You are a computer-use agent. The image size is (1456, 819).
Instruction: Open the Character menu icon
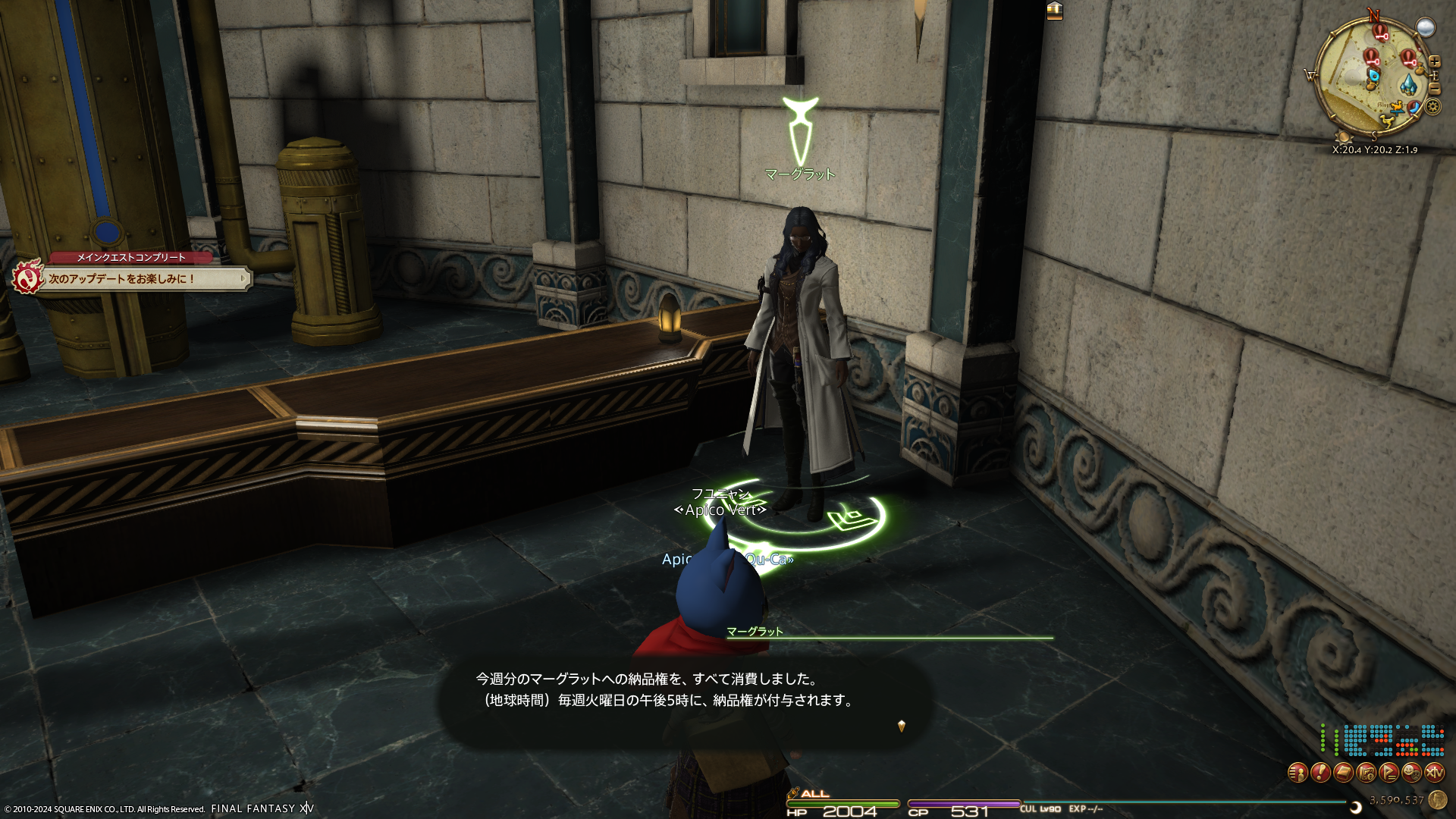click(1298, 773)
